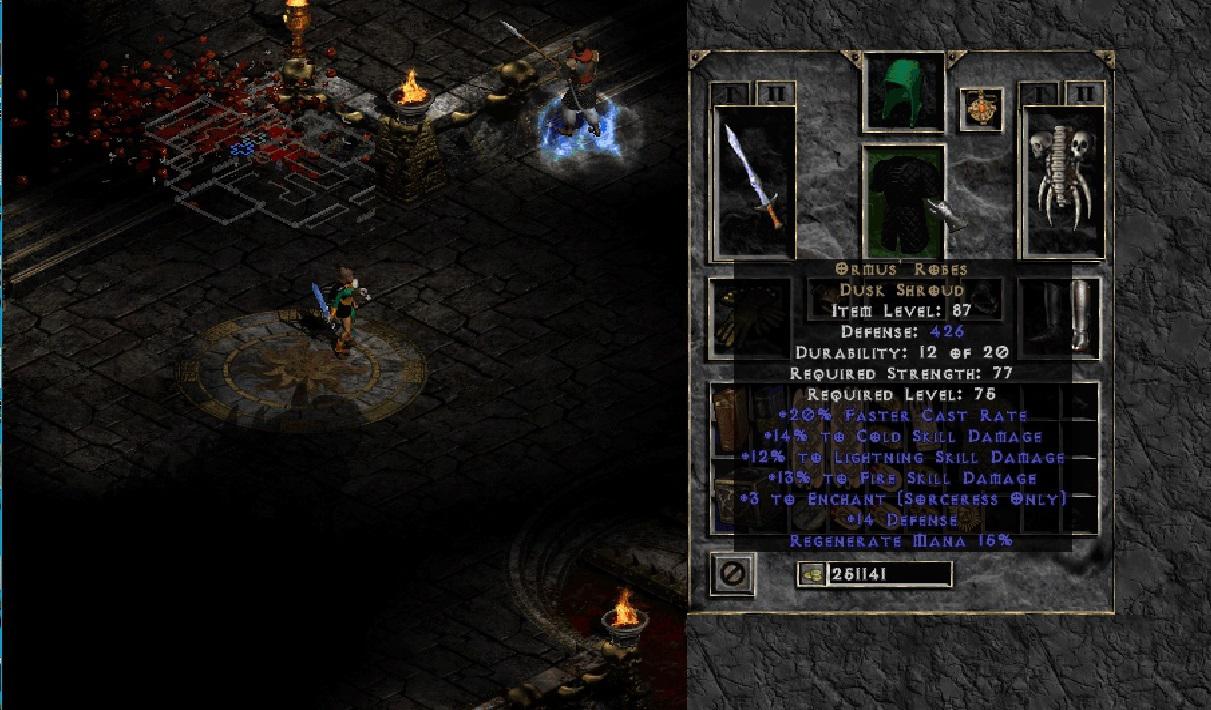Close the inventory panel
This screenshot has width=1211, height=710.
[x=732, y=575]
